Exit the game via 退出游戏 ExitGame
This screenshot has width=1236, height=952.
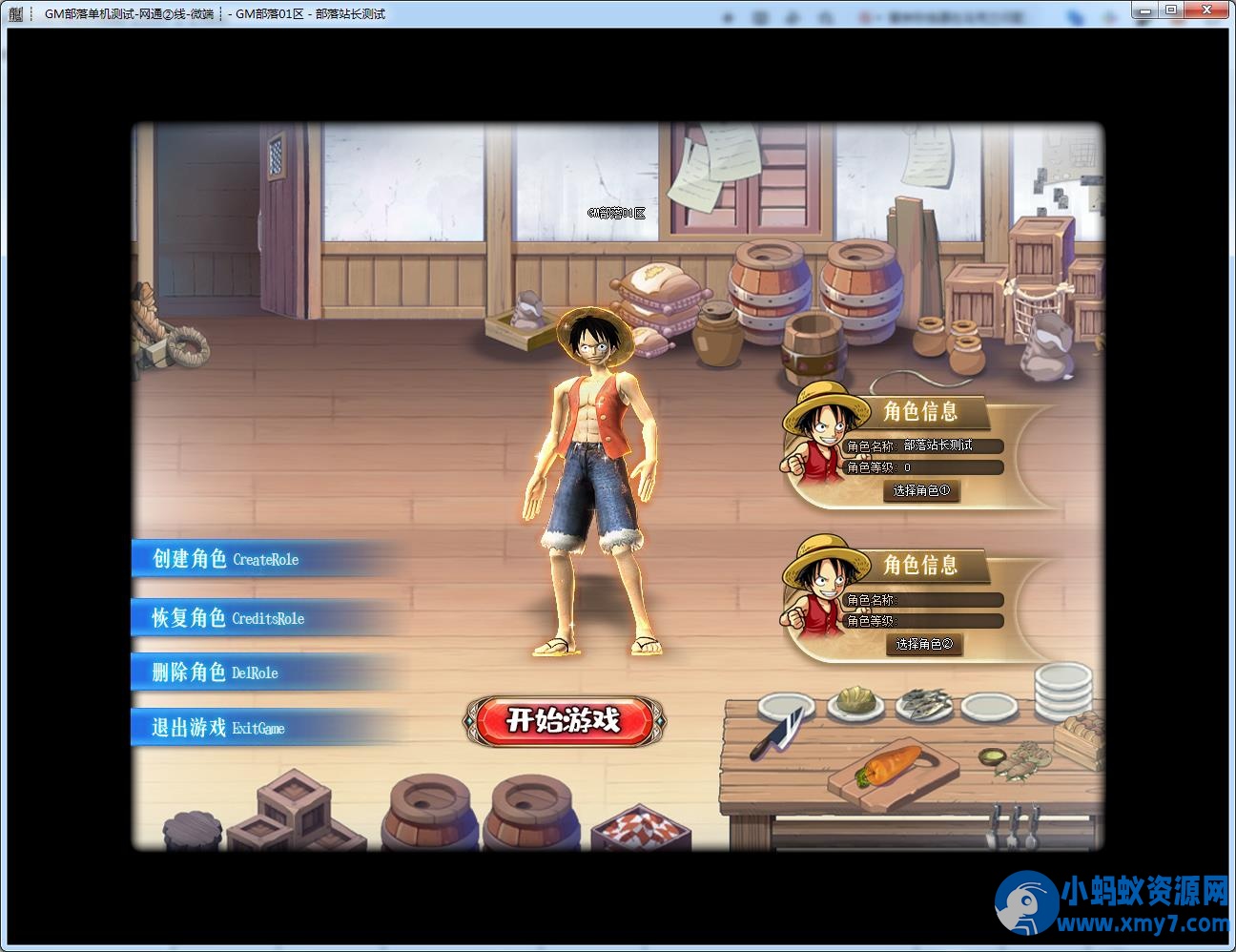(x=218, y=728)
